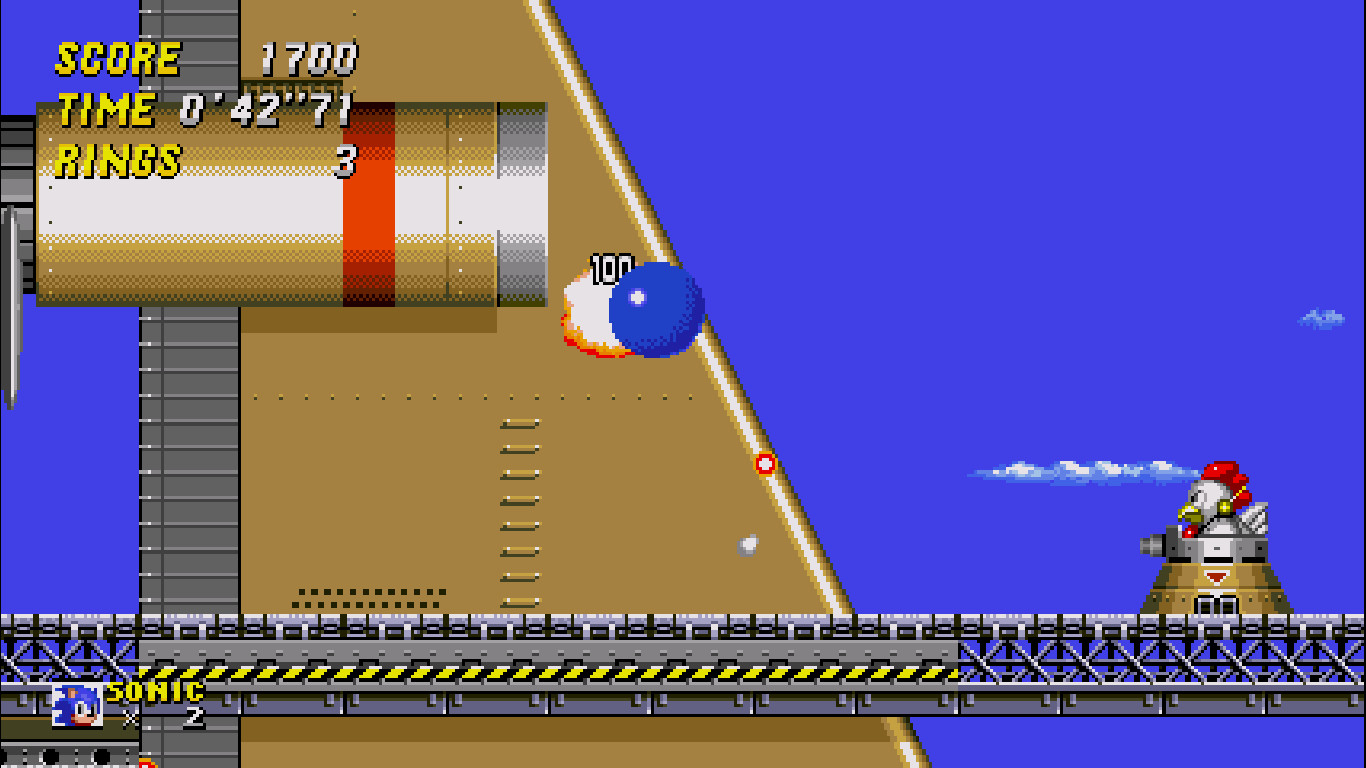The height and width of the screenshot is (768, 1366).
Task: Click the gun barrel of the Clucker turret
Action: pos(1152,546)
